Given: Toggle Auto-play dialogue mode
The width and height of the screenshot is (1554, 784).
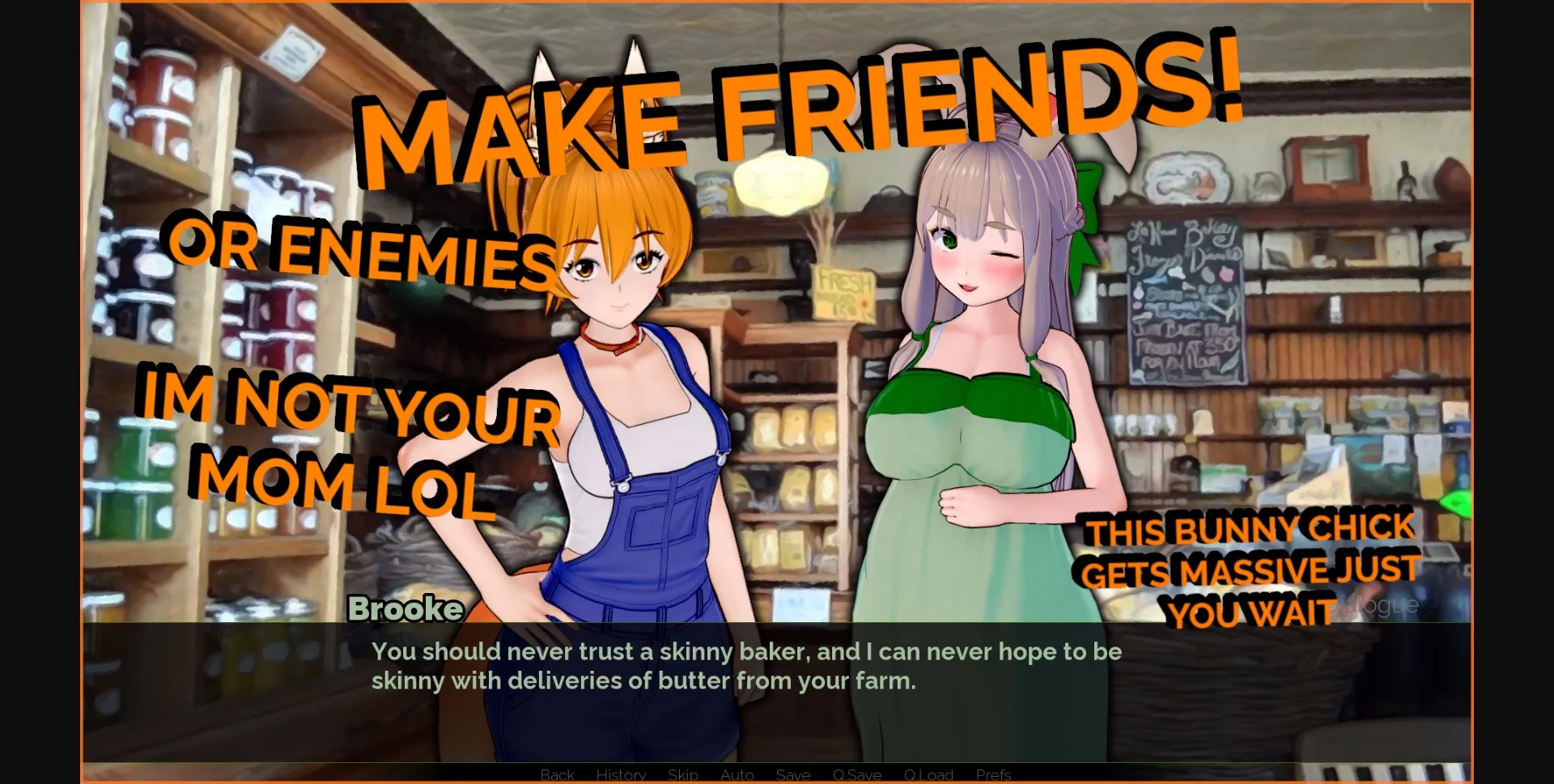Looking at the screenshot, I should coord(737,774).
